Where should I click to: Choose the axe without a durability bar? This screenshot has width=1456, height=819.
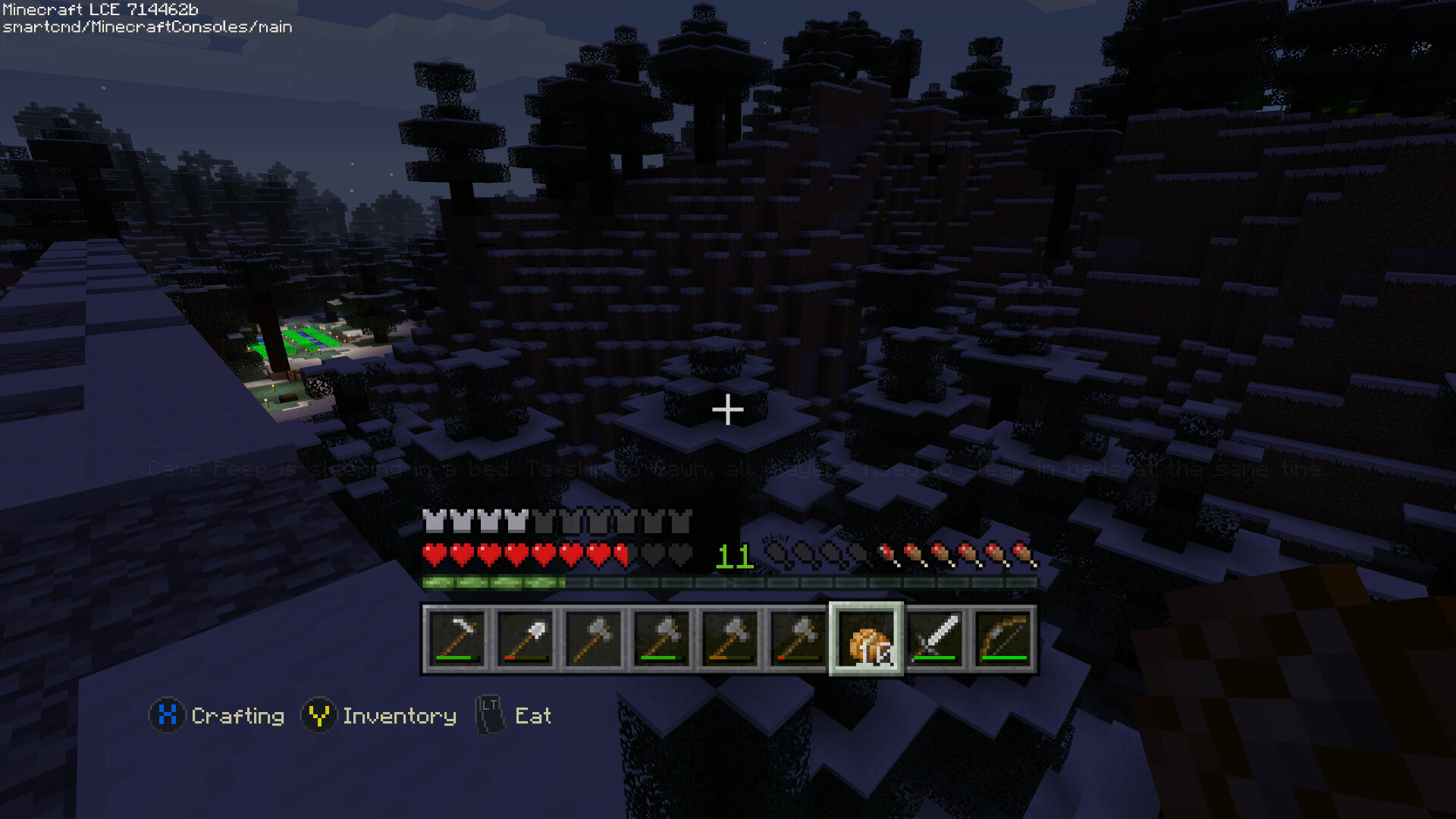592,638
